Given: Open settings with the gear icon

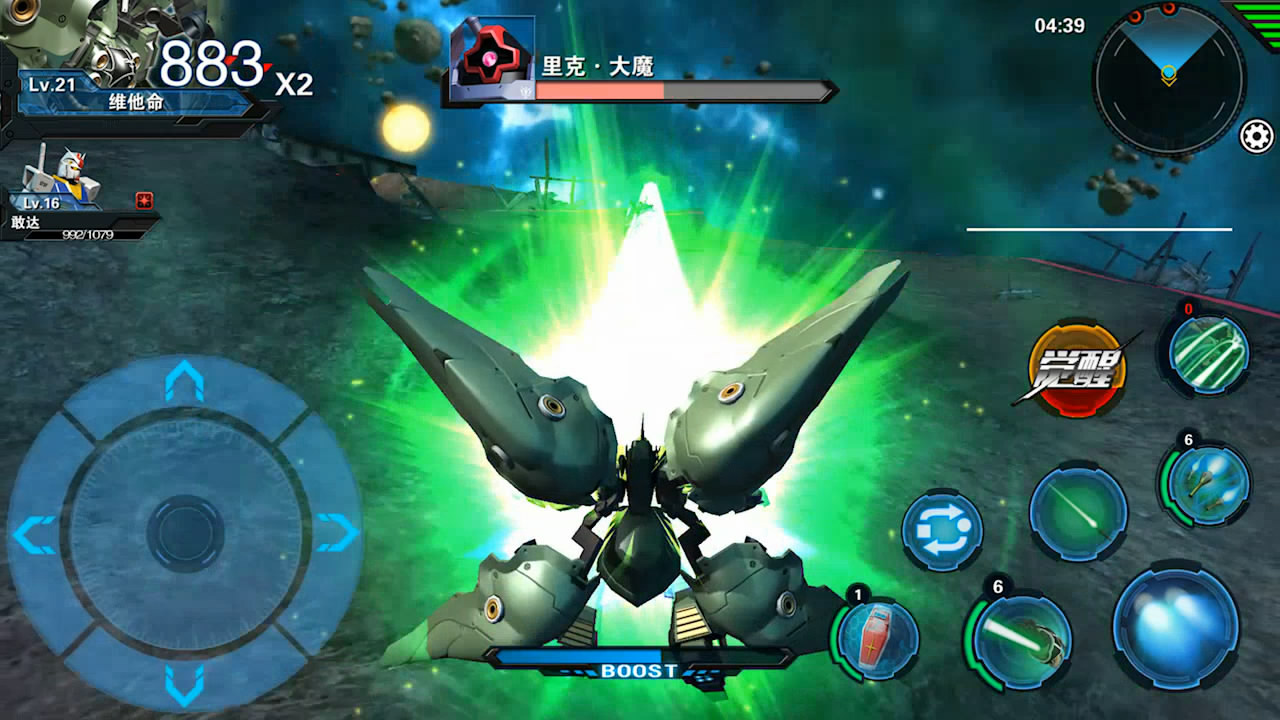Looking at the screenshot, I should (x=1256, y=136).
